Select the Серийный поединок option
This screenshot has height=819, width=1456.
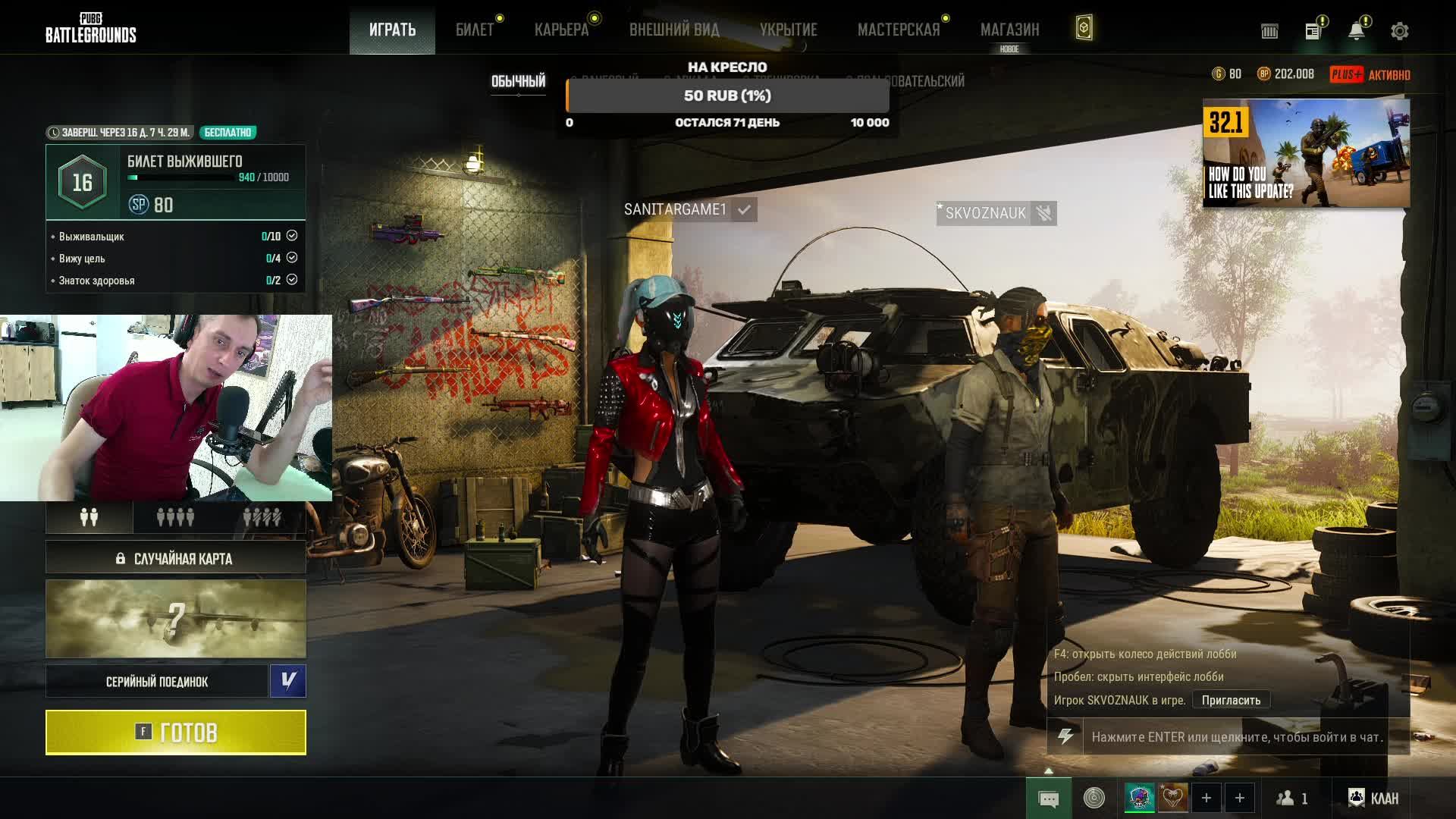(157, 682)
